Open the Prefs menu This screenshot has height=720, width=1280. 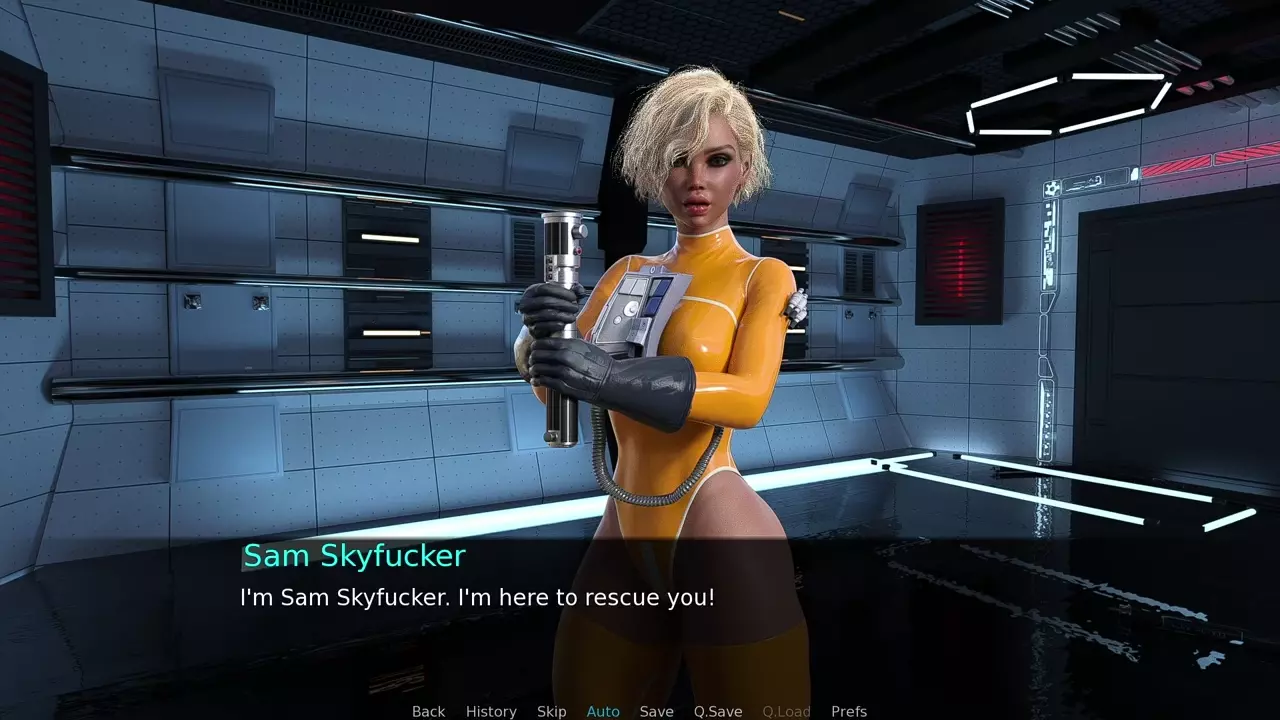click(849, 711)
